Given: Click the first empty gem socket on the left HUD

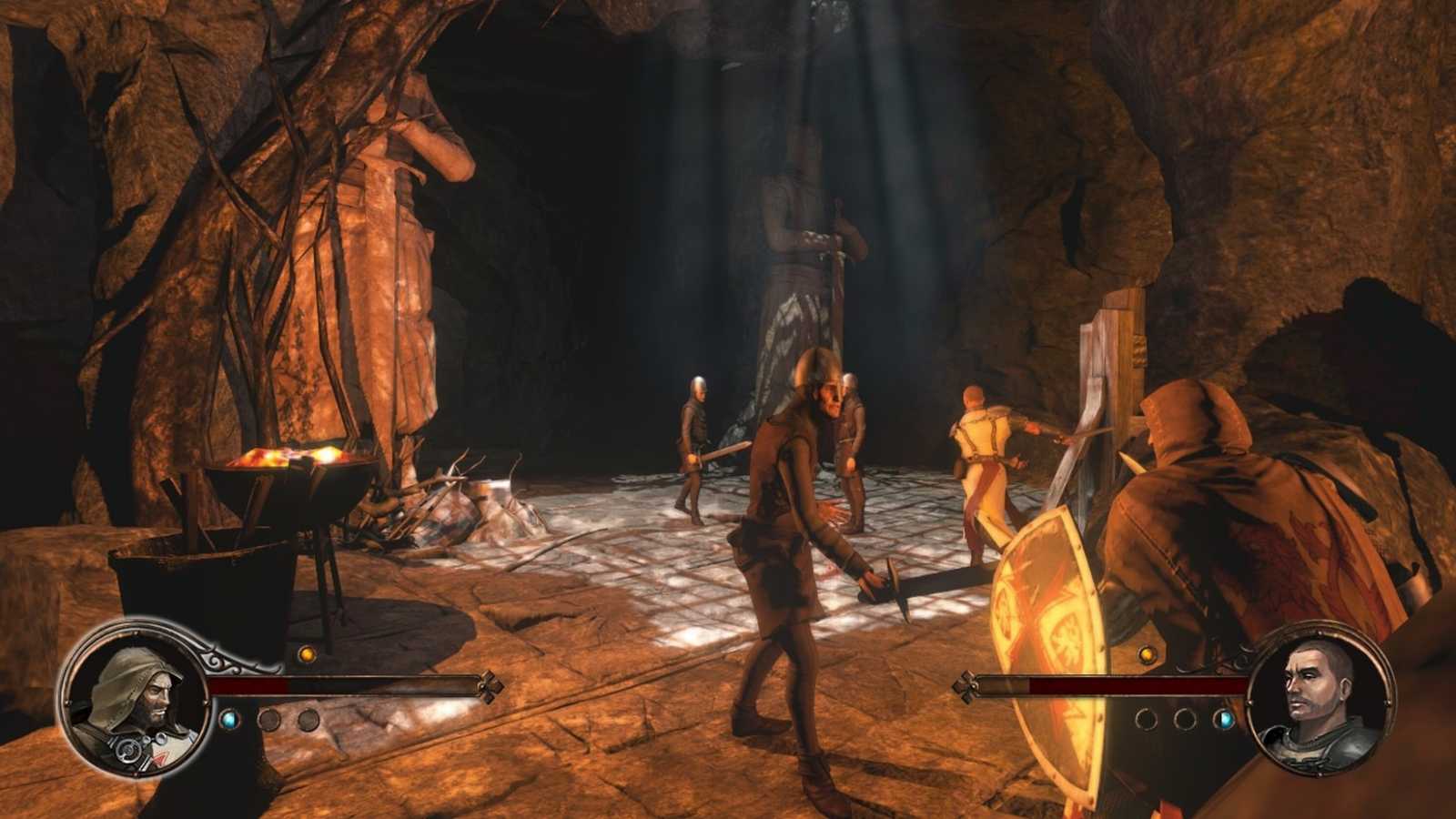Looking at the screenshot, I should click(270, 719).
